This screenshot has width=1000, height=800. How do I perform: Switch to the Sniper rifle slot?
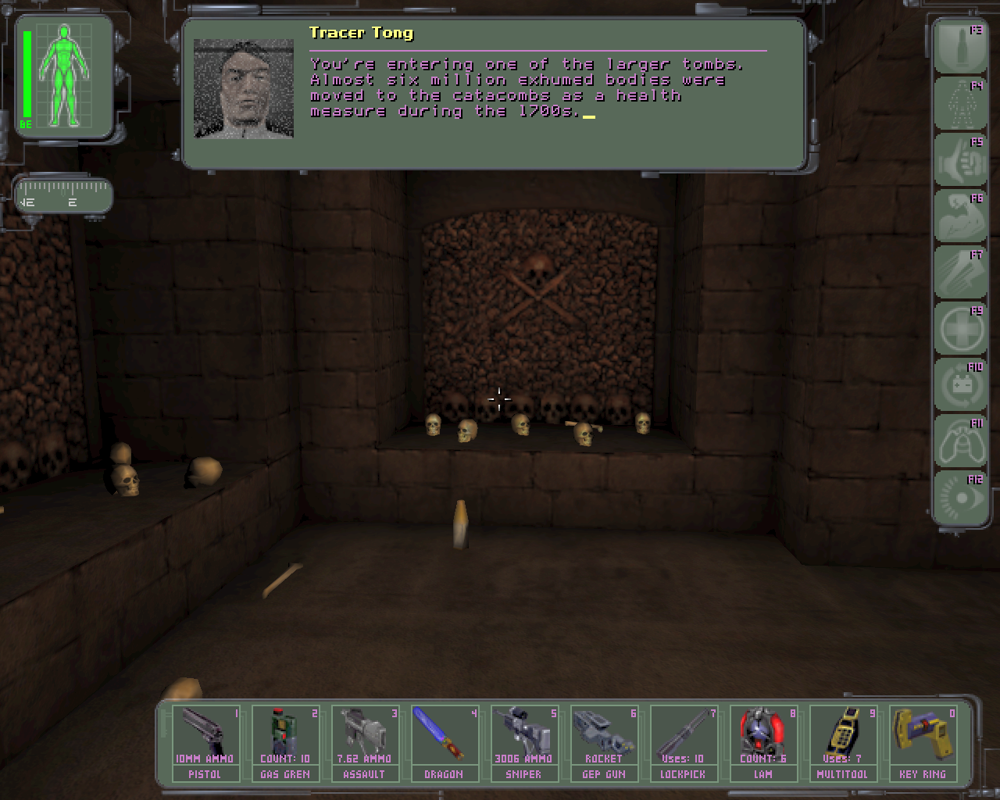(524, 742)
